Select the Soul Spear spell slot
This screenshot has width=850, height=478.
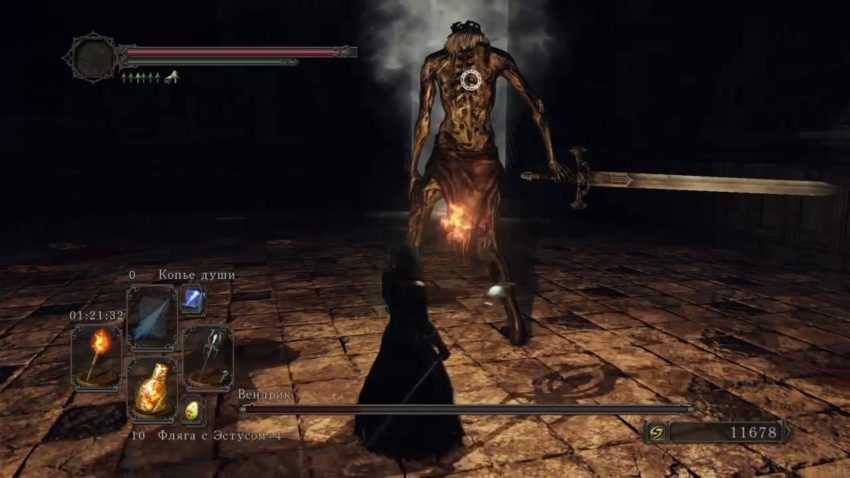coord(152,317)
